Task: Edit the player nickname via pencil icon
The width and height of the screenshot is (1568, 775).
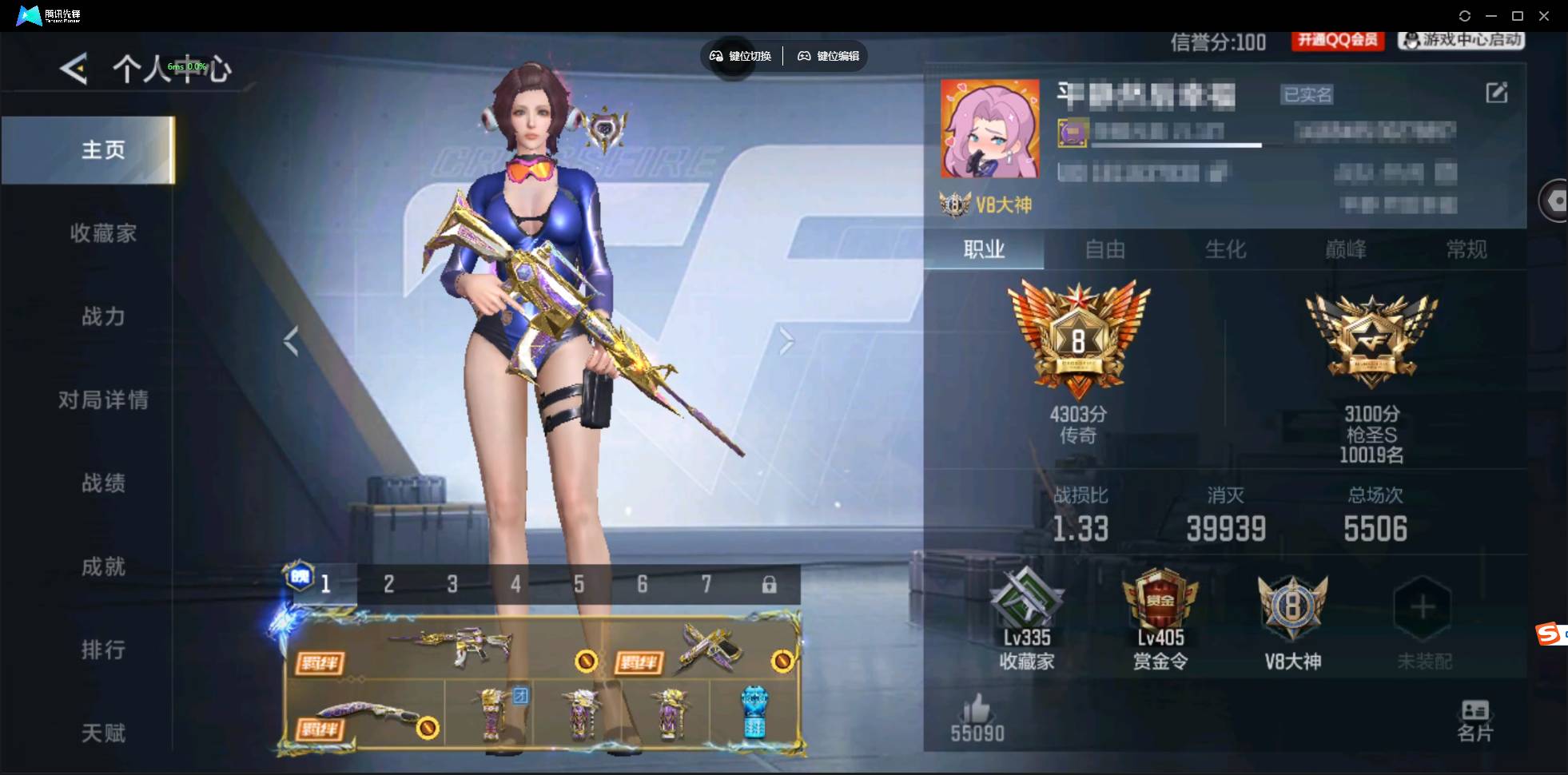Action: [x=1497, y=93]
